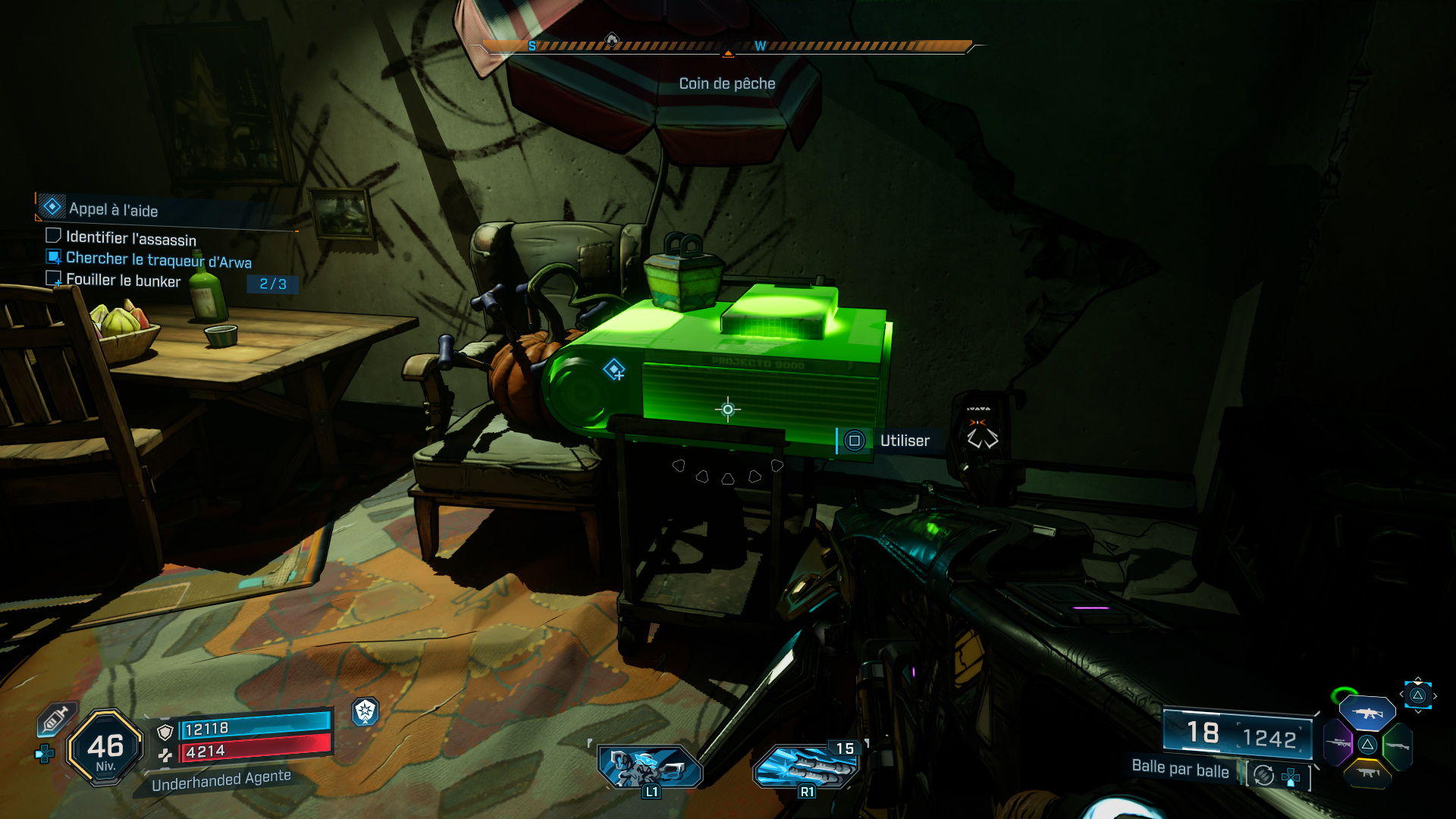The height and width of the screenshot is (819, 1456).
Task: Click the compass bar at the top
Action: (726, 47)
